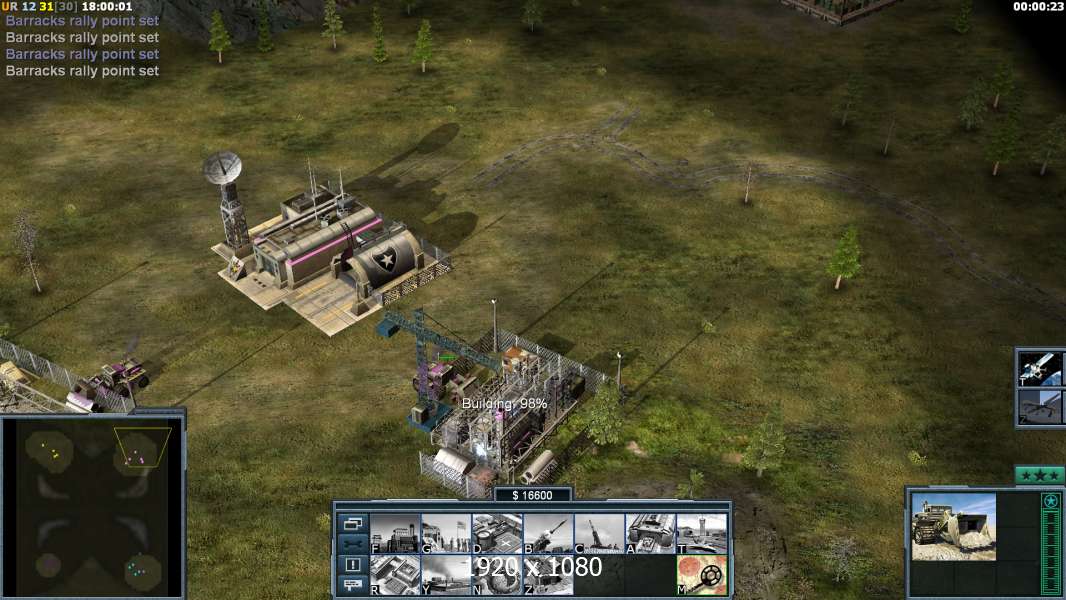Image resolution: width=1066 pixels, height=600 pixels.
Task: Select the build icon labeled R
Action: tap(395, 574)
